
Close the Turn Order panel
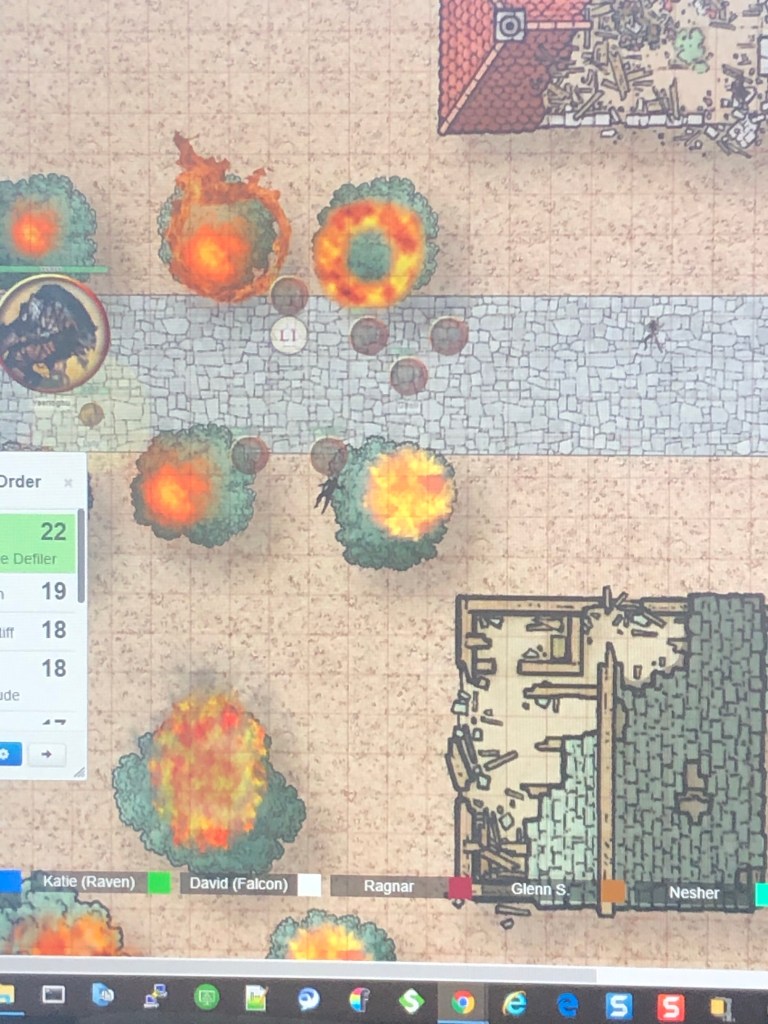[68, 483]
